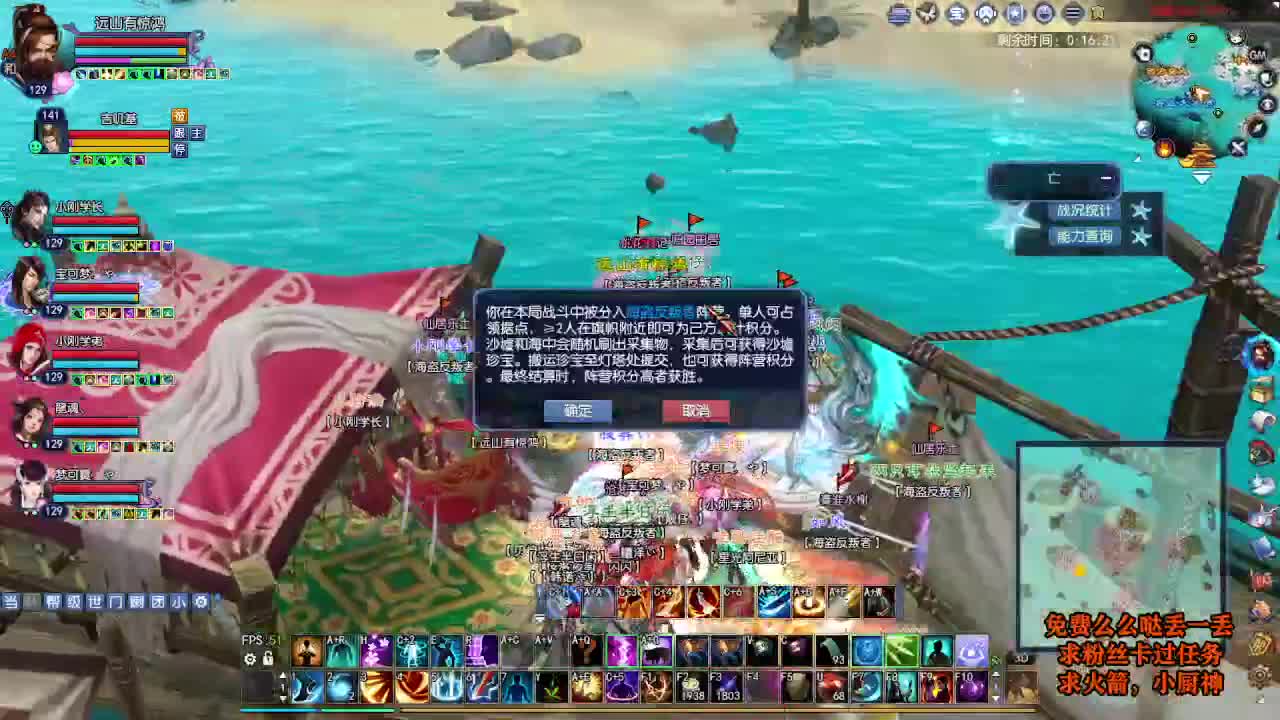Viewport: 1280px width, 720px height.
Task: Select the skill with hotkey A+R on the skill bar
Action: [340, 652]
